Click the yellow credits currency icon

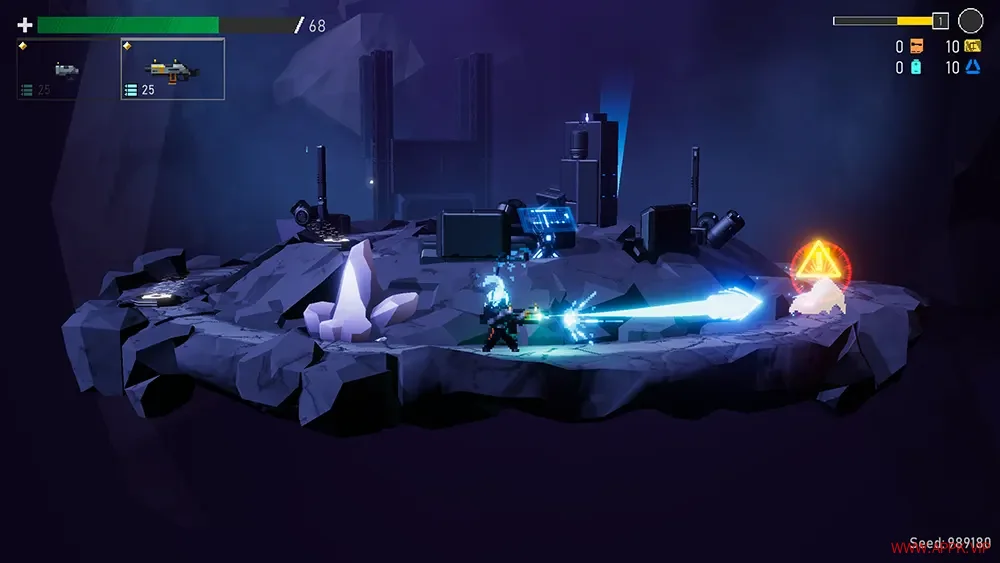972,46
